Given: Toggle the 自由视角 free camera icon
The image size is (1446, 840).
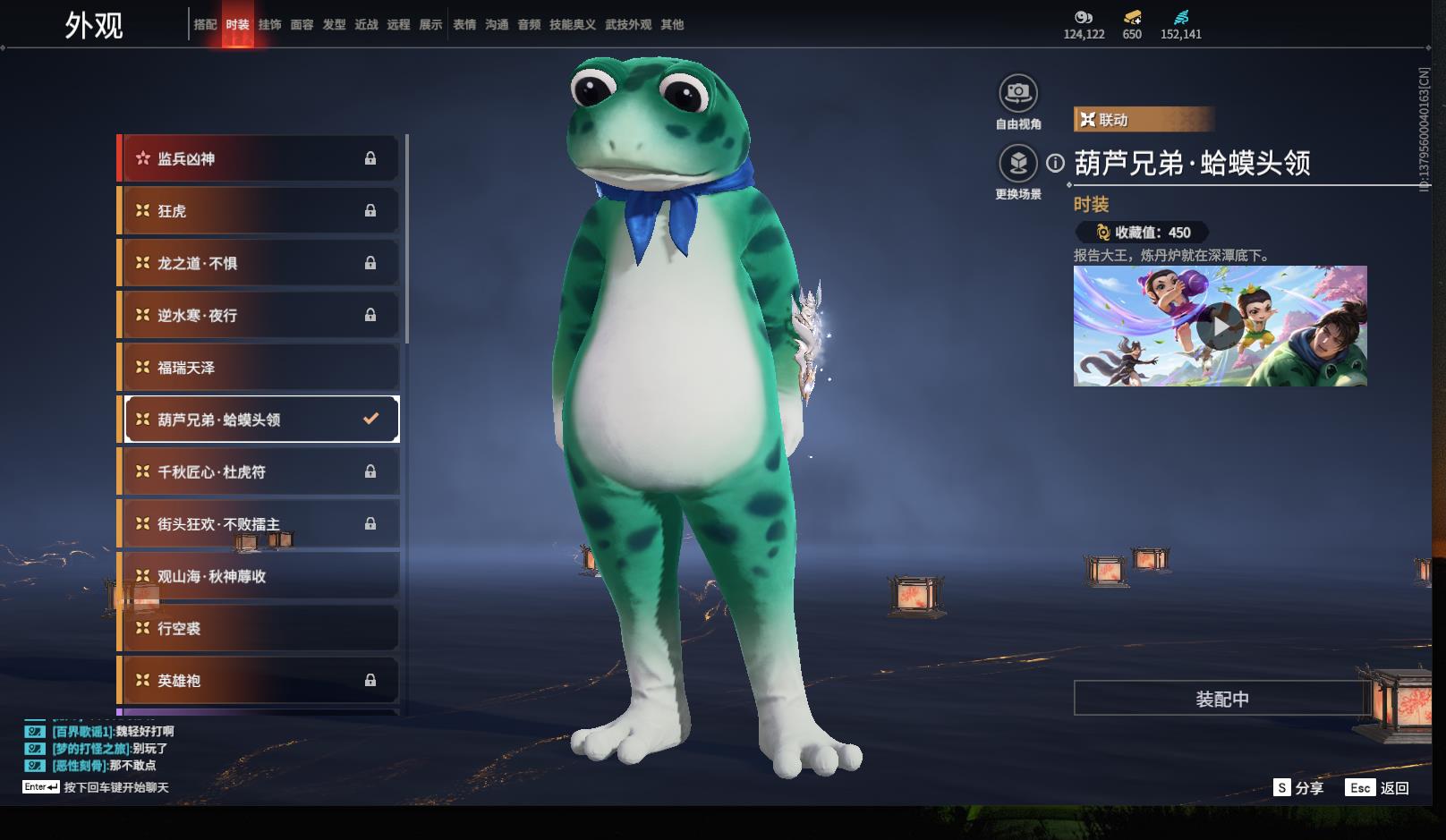Looking at the screenshot, I should 1018,93.
